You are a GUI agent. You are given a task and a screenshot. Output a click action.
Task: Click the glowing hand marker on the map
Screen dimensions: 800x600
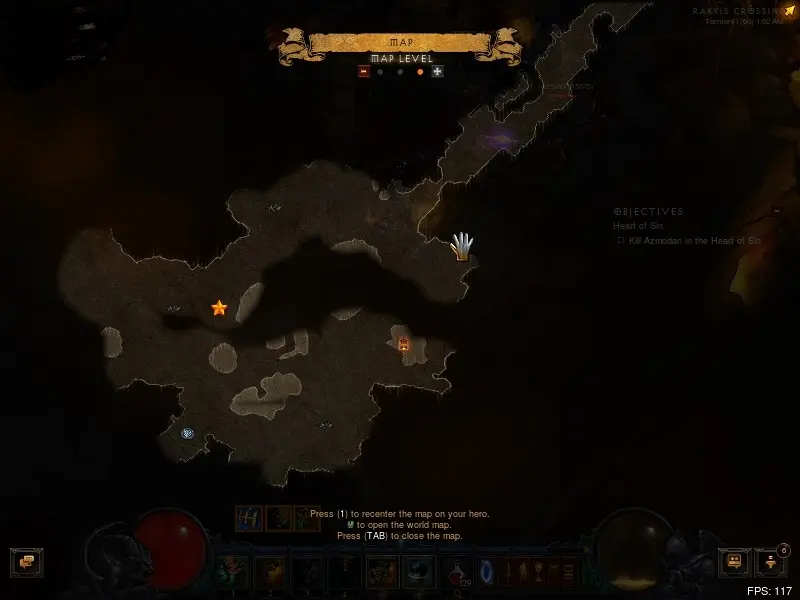[x=461, y=245]
